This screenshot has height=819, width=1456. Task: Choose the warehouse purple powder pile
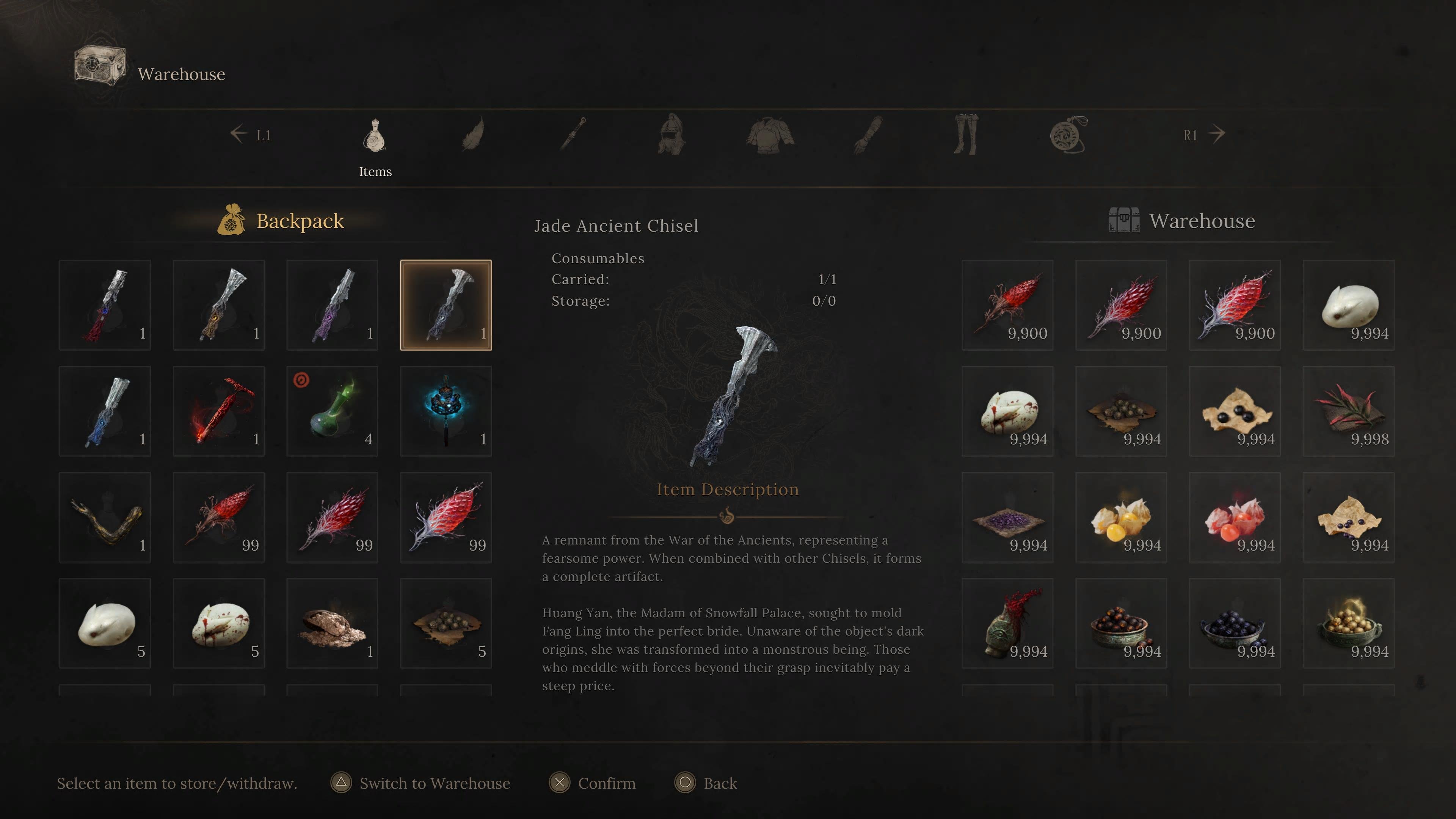[x=1007, y=518]
